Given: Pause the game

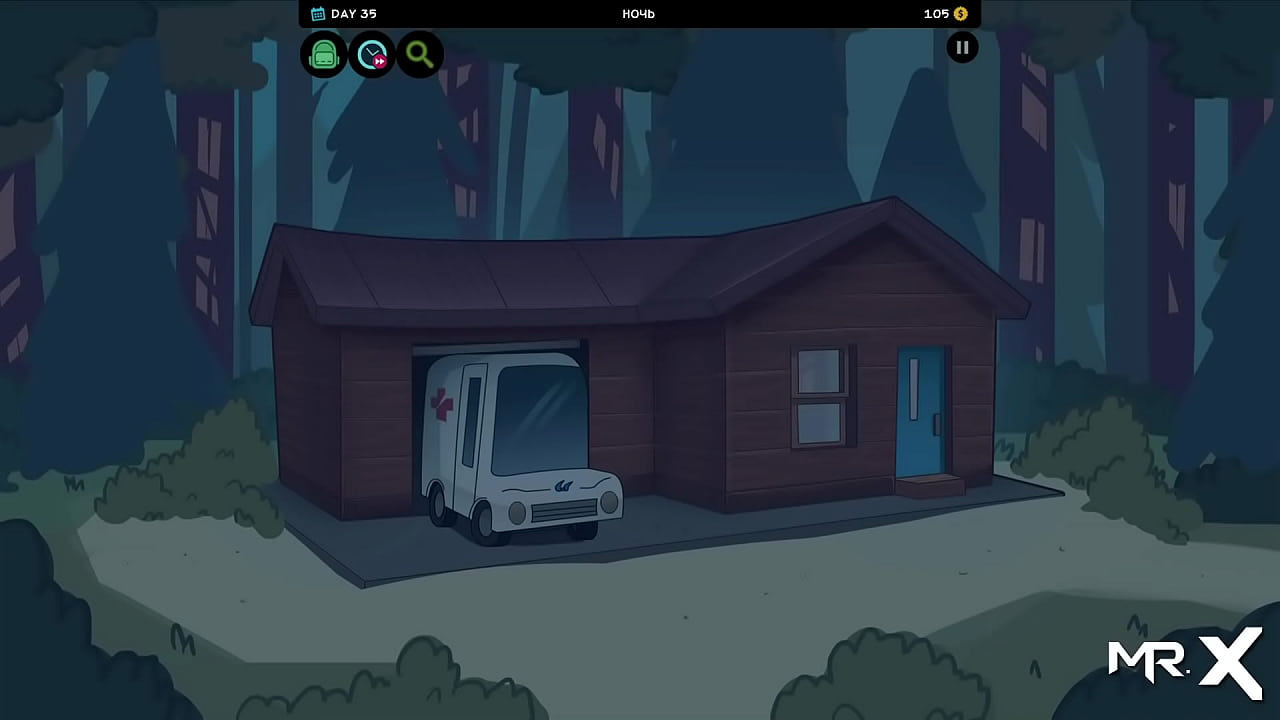Looking at the screenshot, I should (x=962, y=47).
